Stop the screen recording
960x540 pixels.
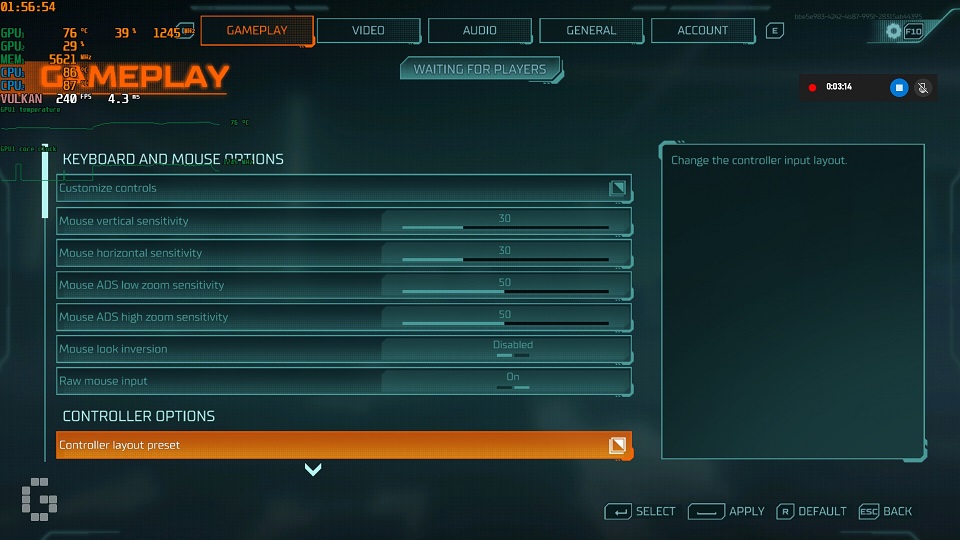coord(899,87)
